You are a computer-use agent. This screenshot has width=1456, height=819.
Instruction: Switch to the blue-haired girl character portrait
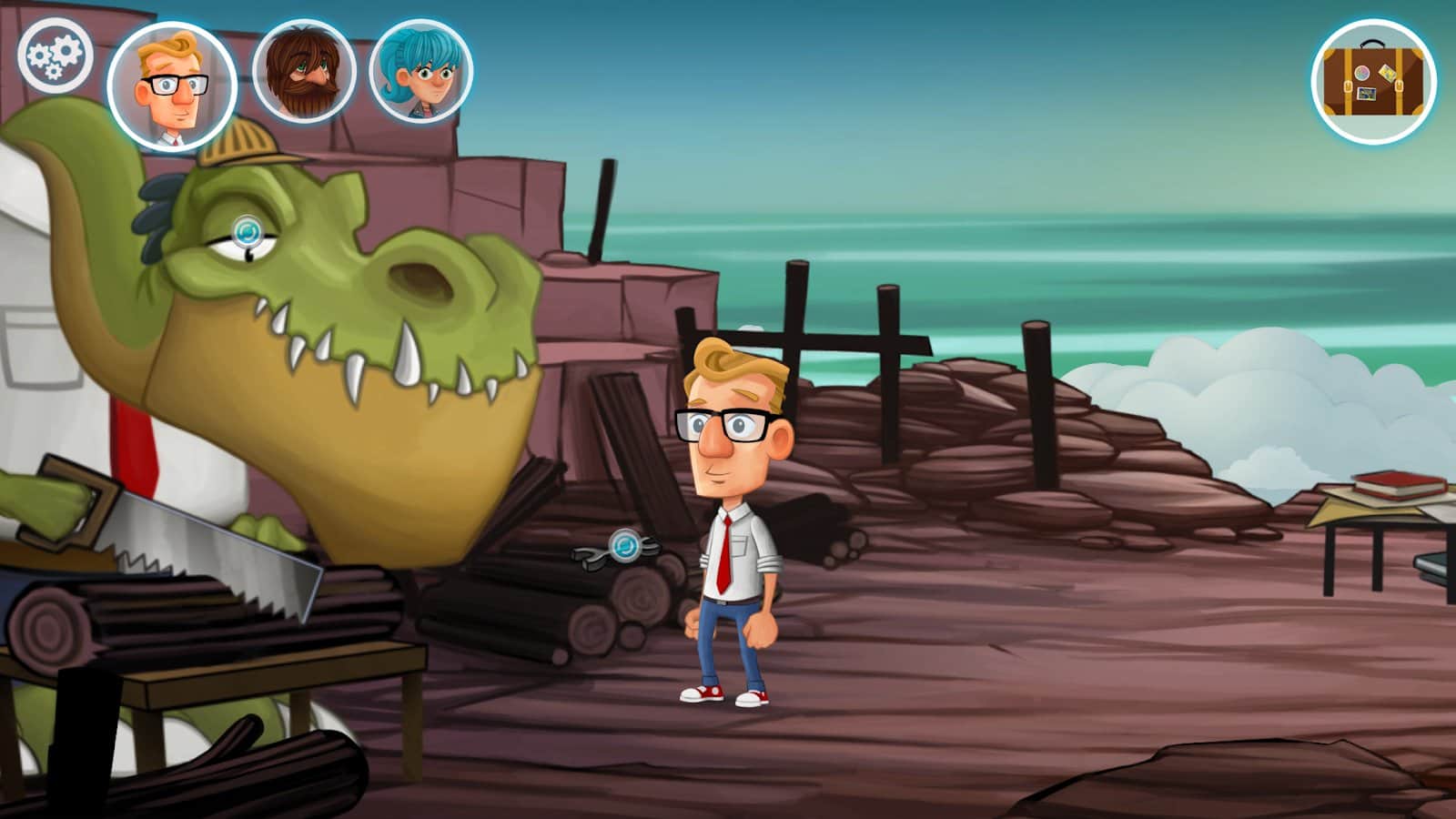[421, 72]
